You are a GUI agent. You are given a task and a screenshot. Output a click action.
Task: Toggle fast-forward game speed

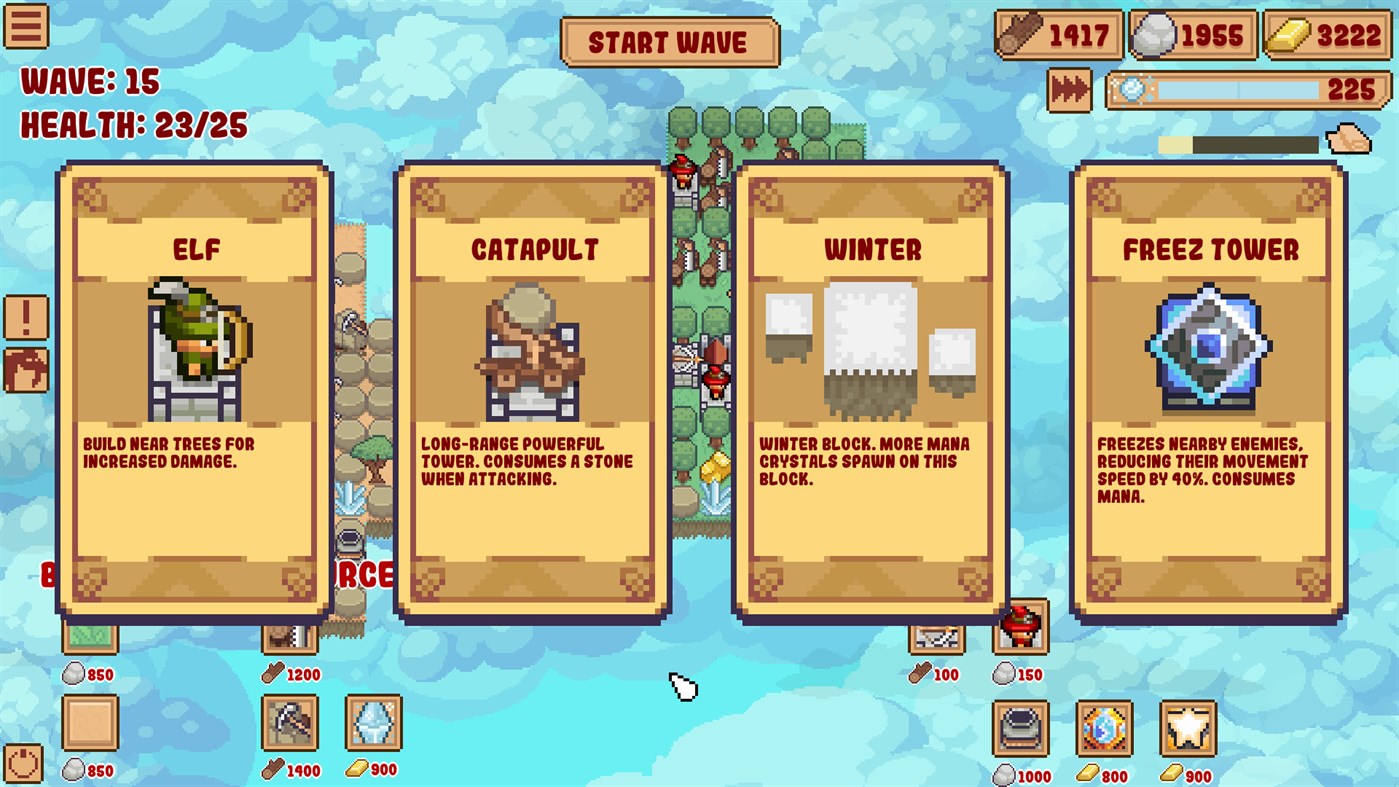pos(1069,90)
